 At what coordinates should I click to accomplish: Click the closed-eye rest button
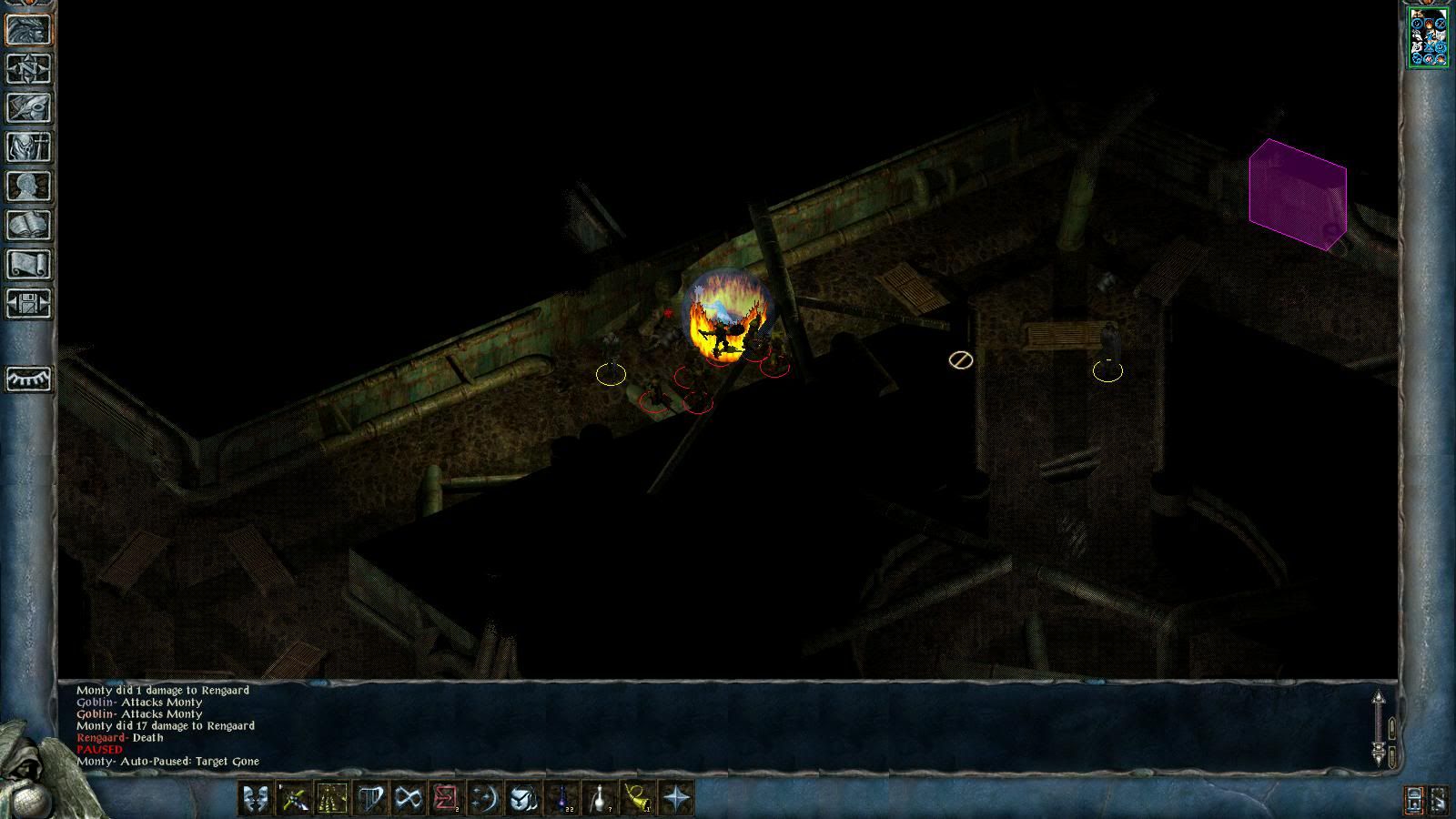tap(29, 378)
